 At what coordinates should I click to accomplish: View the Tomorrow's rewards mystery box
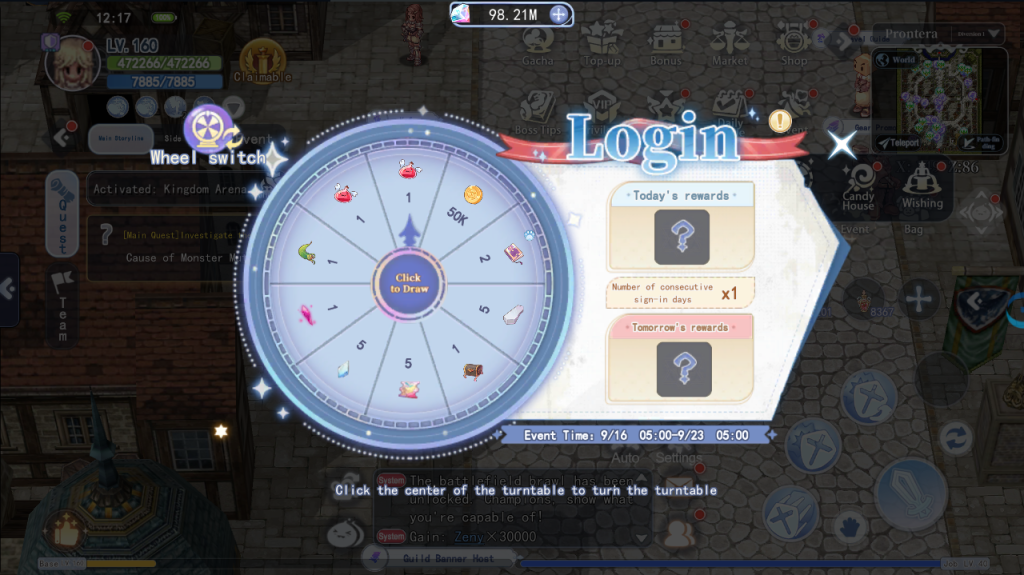[x=683, y=368]
